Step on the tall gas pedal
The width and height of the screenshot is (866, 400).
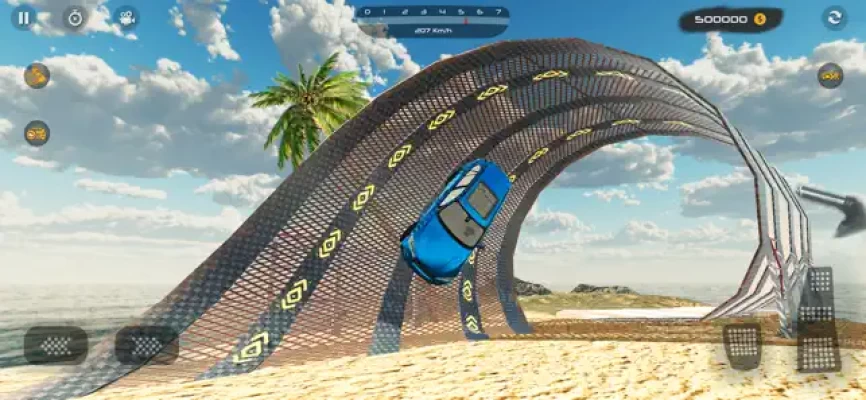tap(817, 320)
